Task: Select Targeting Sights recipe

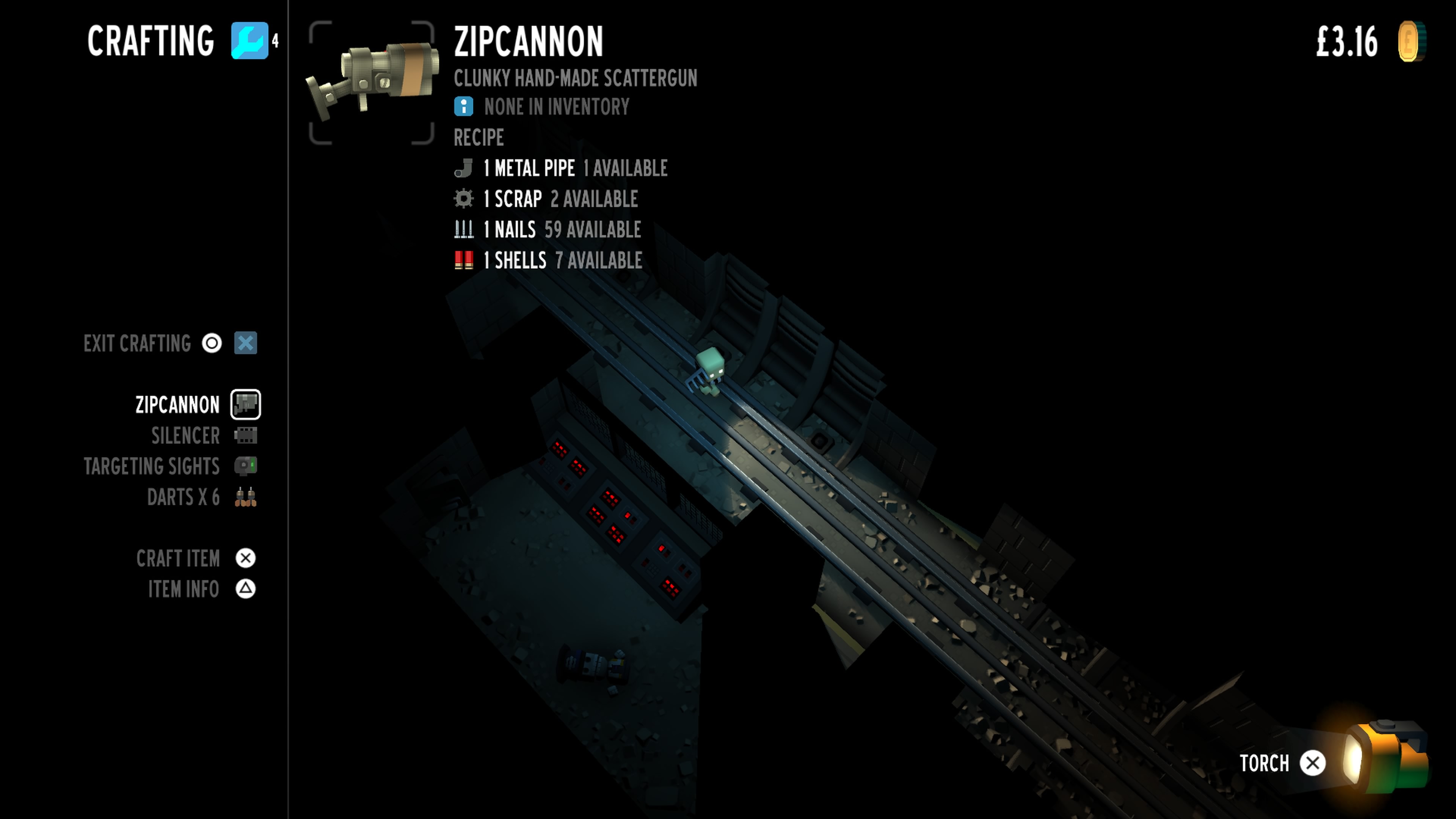Action: coord(152,466)
